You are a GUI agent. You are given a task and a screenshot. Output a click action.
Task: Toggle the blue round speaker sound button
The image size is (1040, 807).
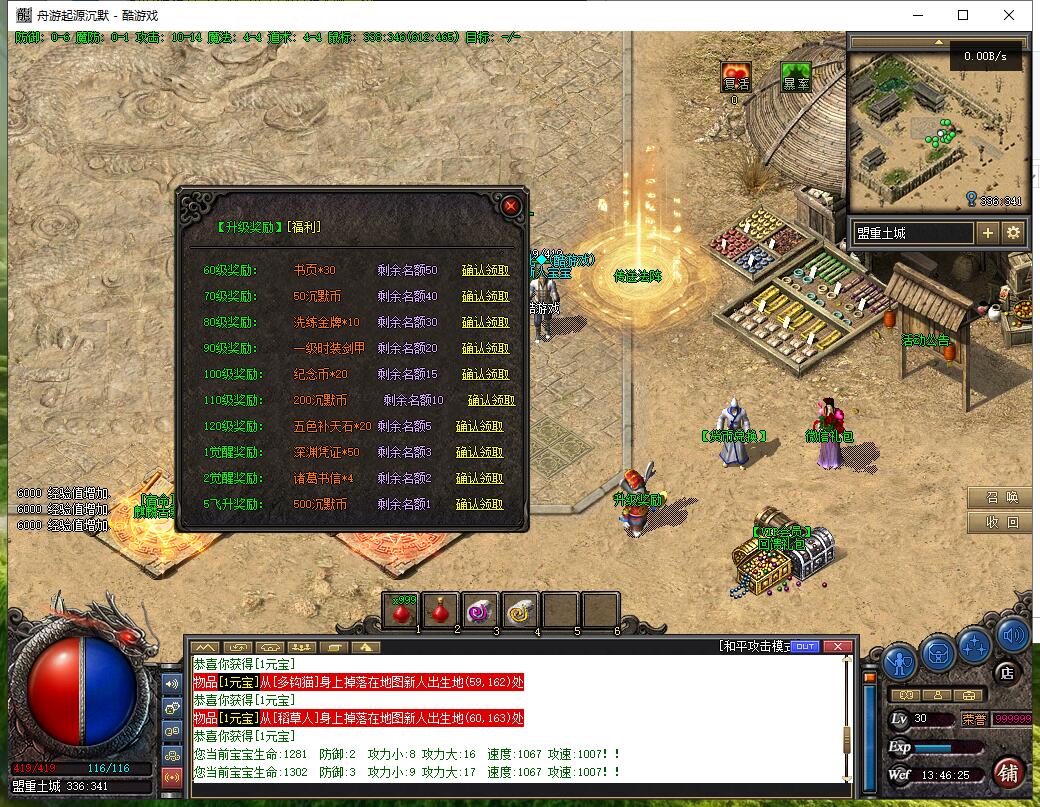coord(1012,635)
